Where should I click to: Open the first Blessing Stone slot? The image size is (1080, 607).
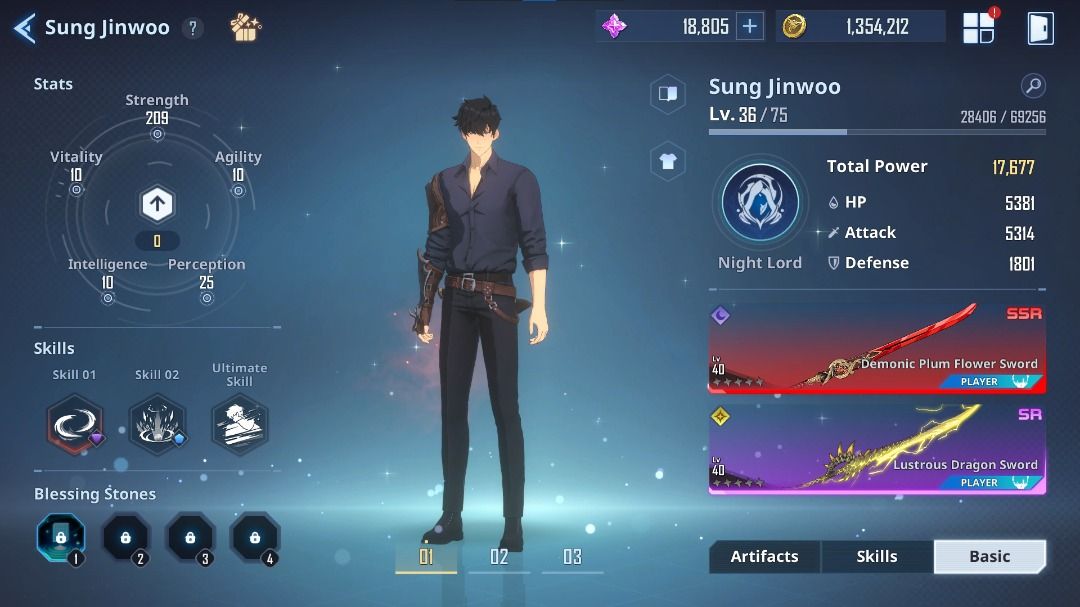click(61, 538)
